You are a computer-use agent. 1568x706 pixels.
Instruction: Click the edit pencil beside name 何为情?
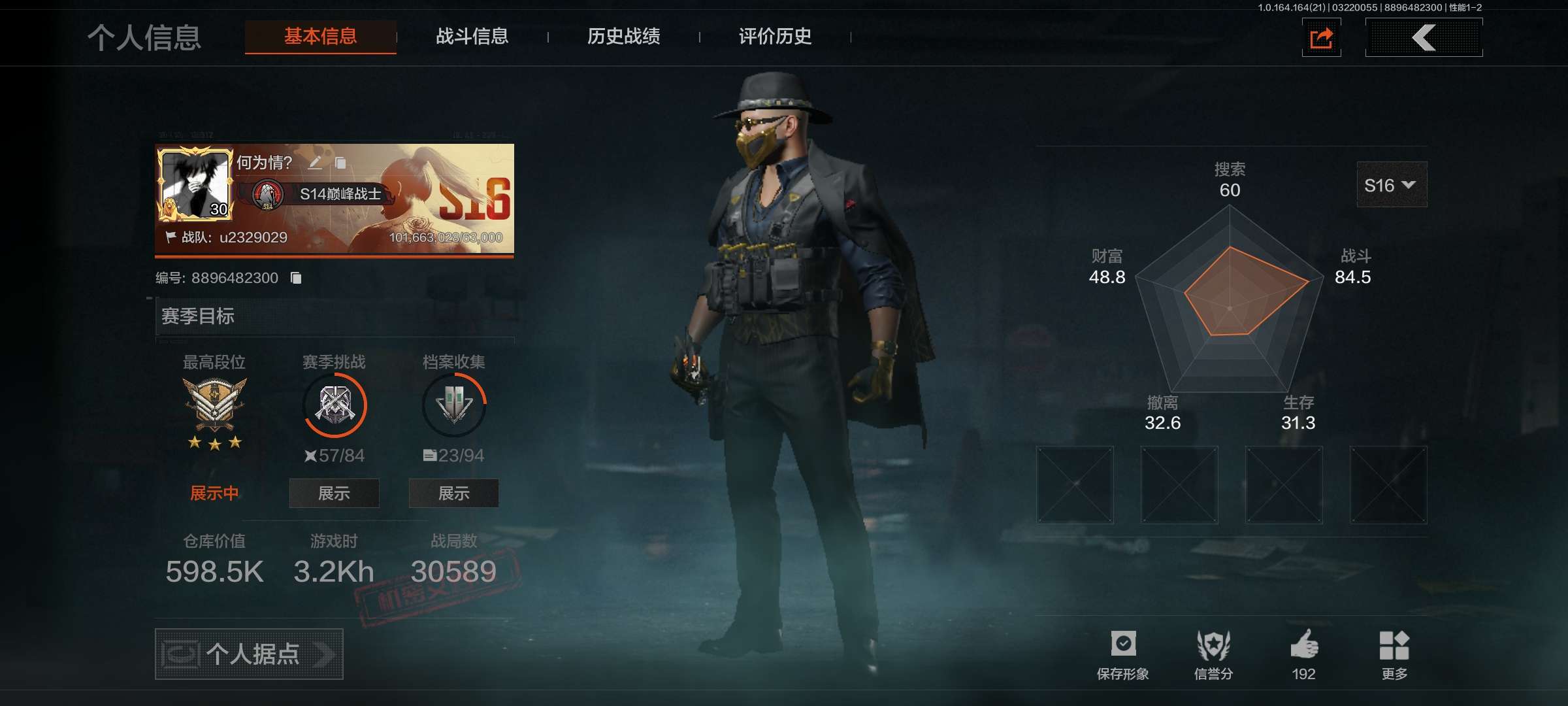click(x=316, y=164)
